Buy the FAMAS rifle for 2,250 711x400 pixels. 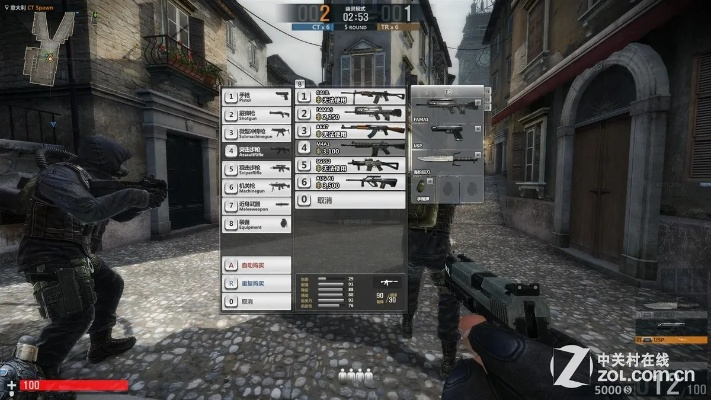349,115
